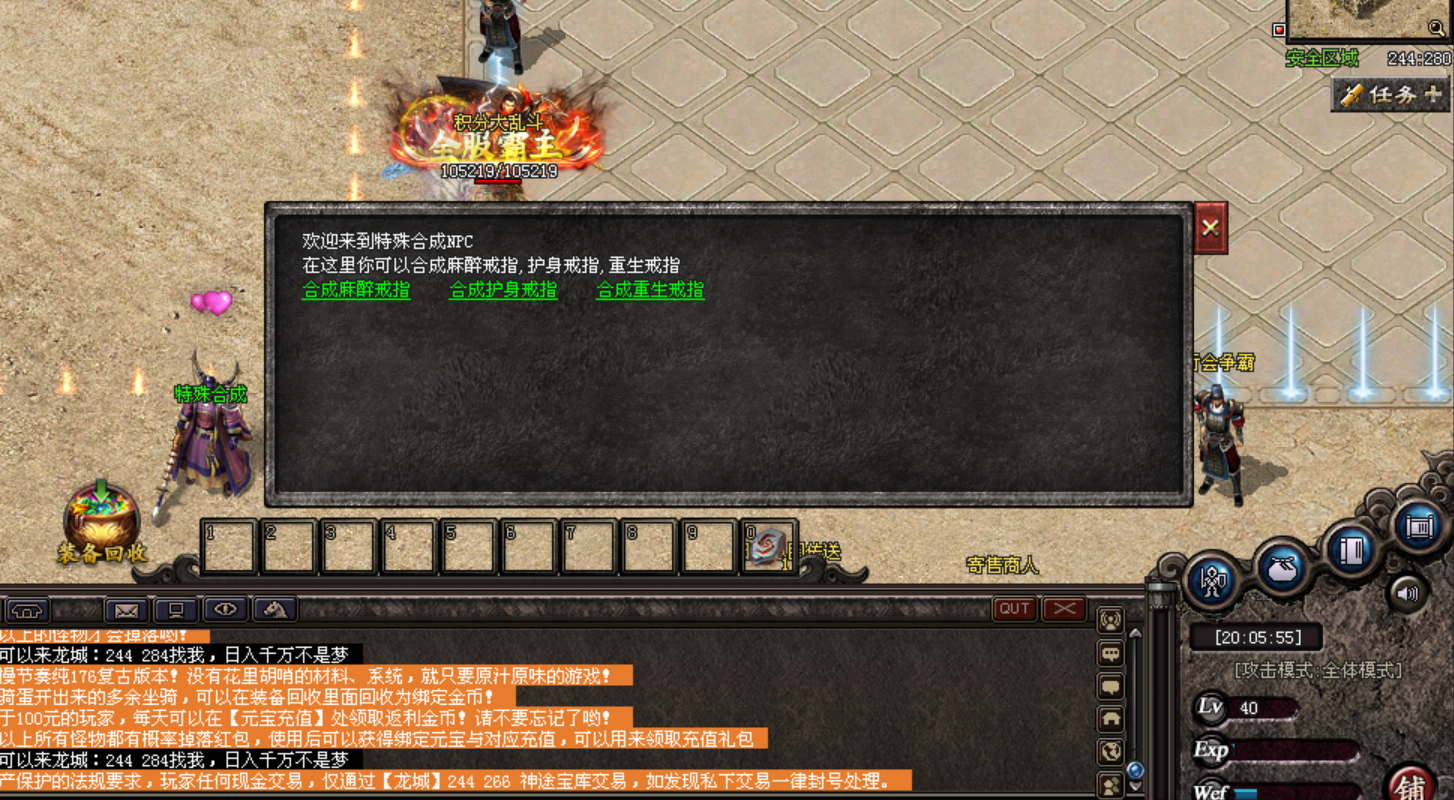Image resolution: width=1454 pixels, height=800 pixels.
Task: Open the scroll icon round button
Action: pos(1419,526)
